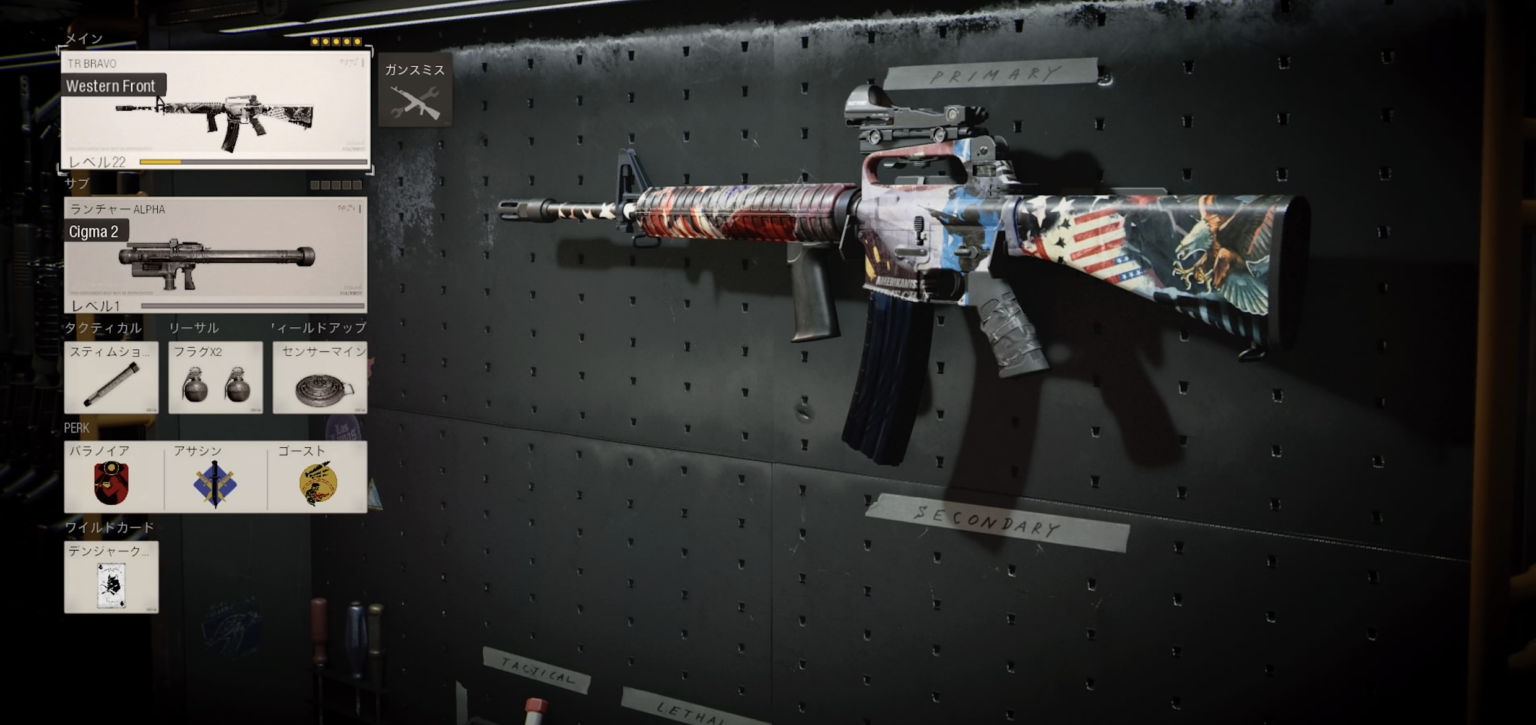Pick the Assassin (アサシン) perk slot
The image size is (1536, 725).
click(215, 478)
